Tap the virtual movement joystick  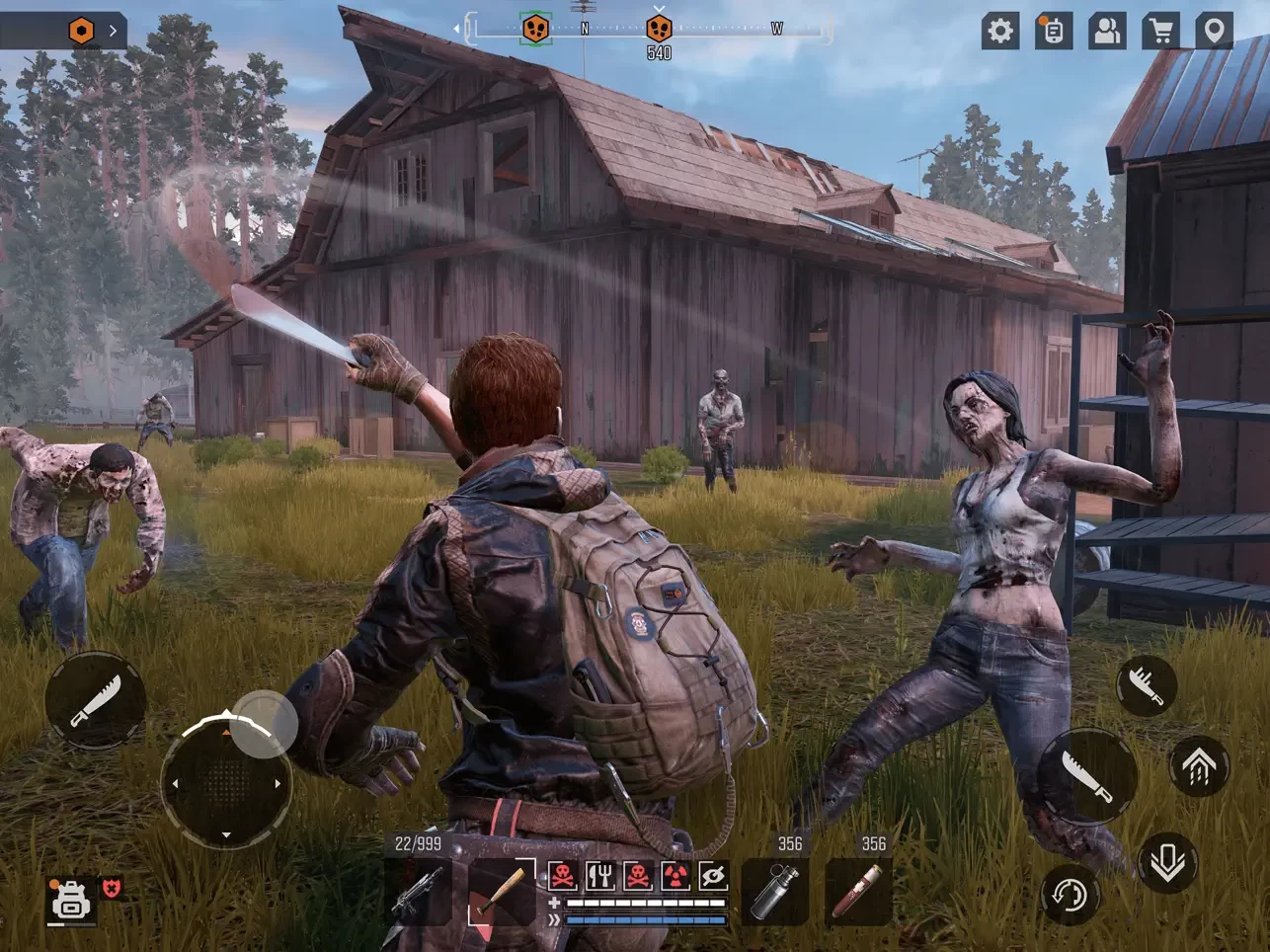point(226,782)
